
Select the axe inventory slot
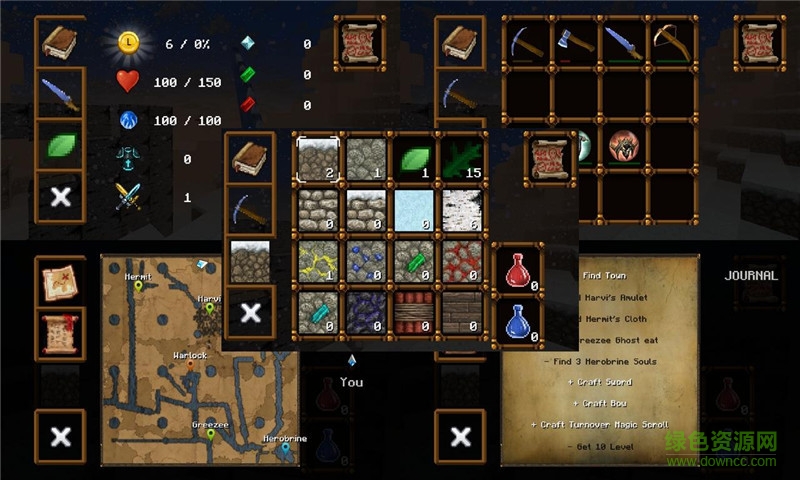pyautogui.click(x=574, y=41)
